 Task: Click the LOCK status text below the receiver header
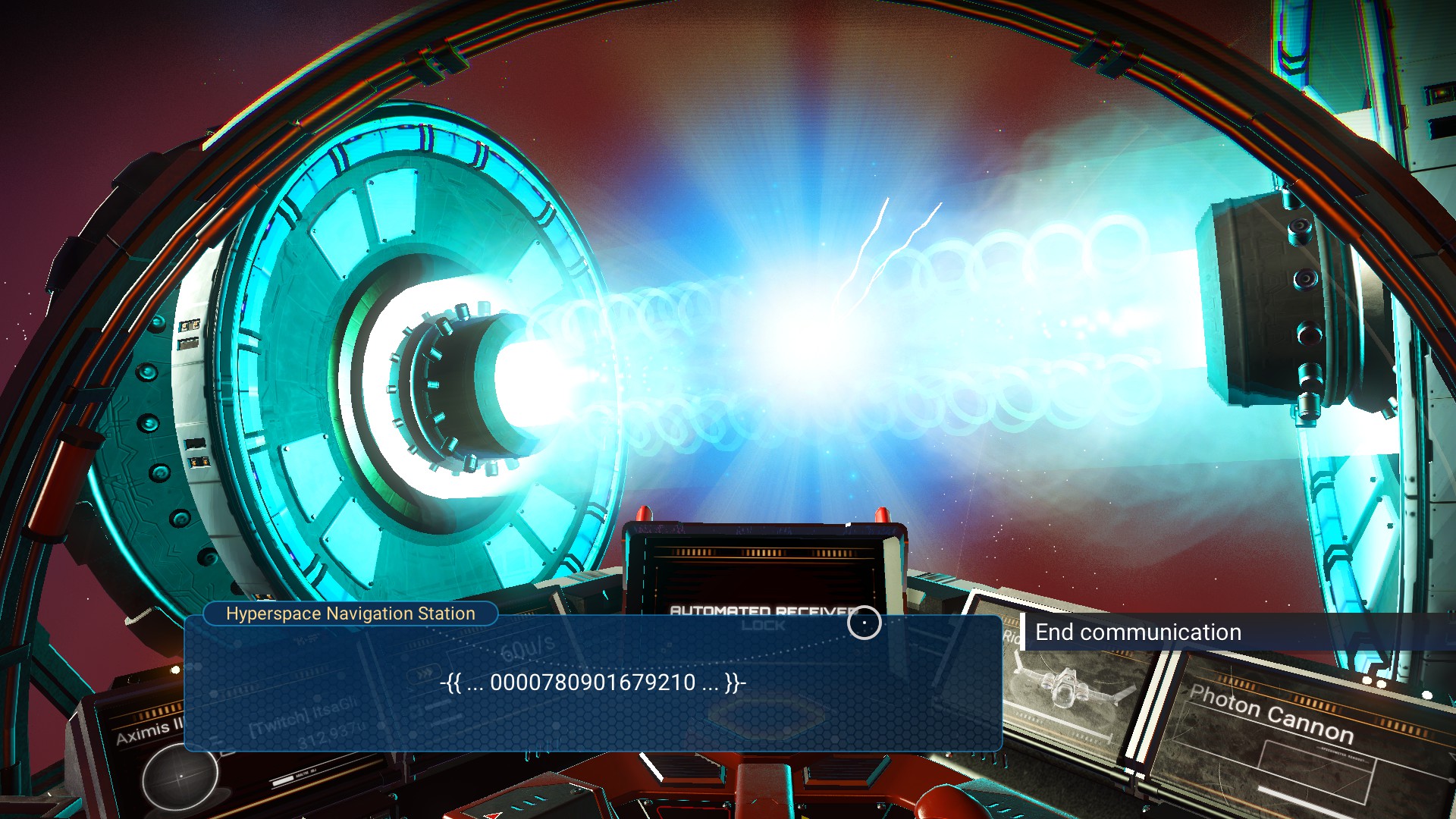click(764, 627)
